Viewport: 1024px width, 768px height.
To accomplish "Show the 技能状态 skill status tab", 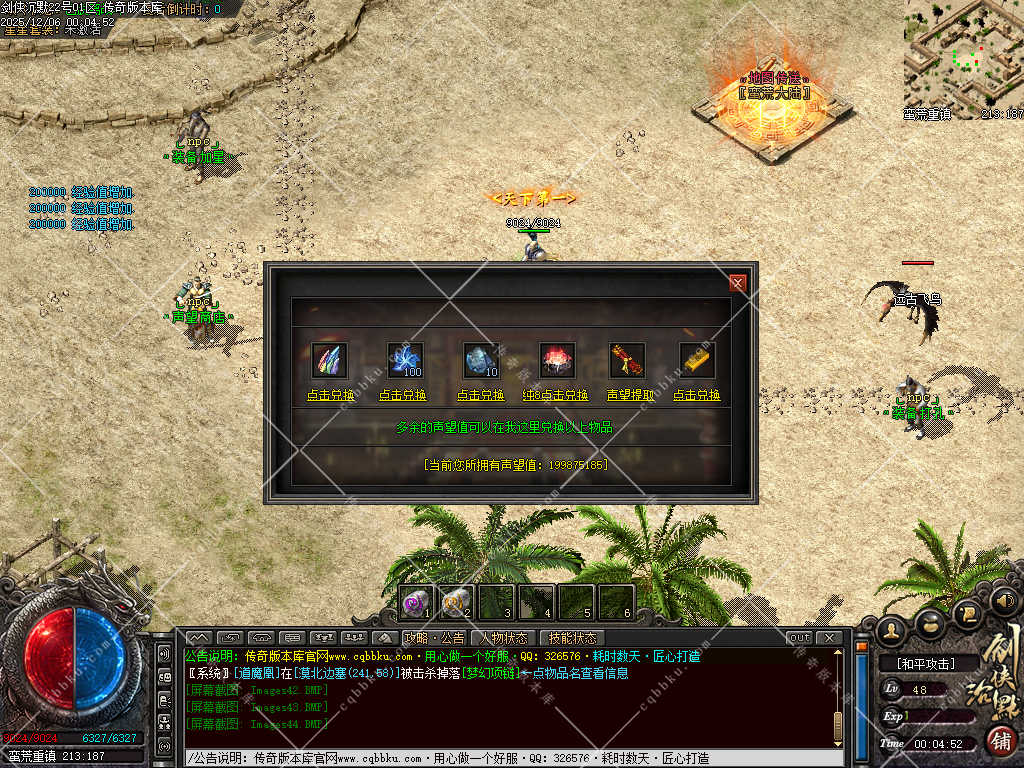I will click(x=572, y=638).
